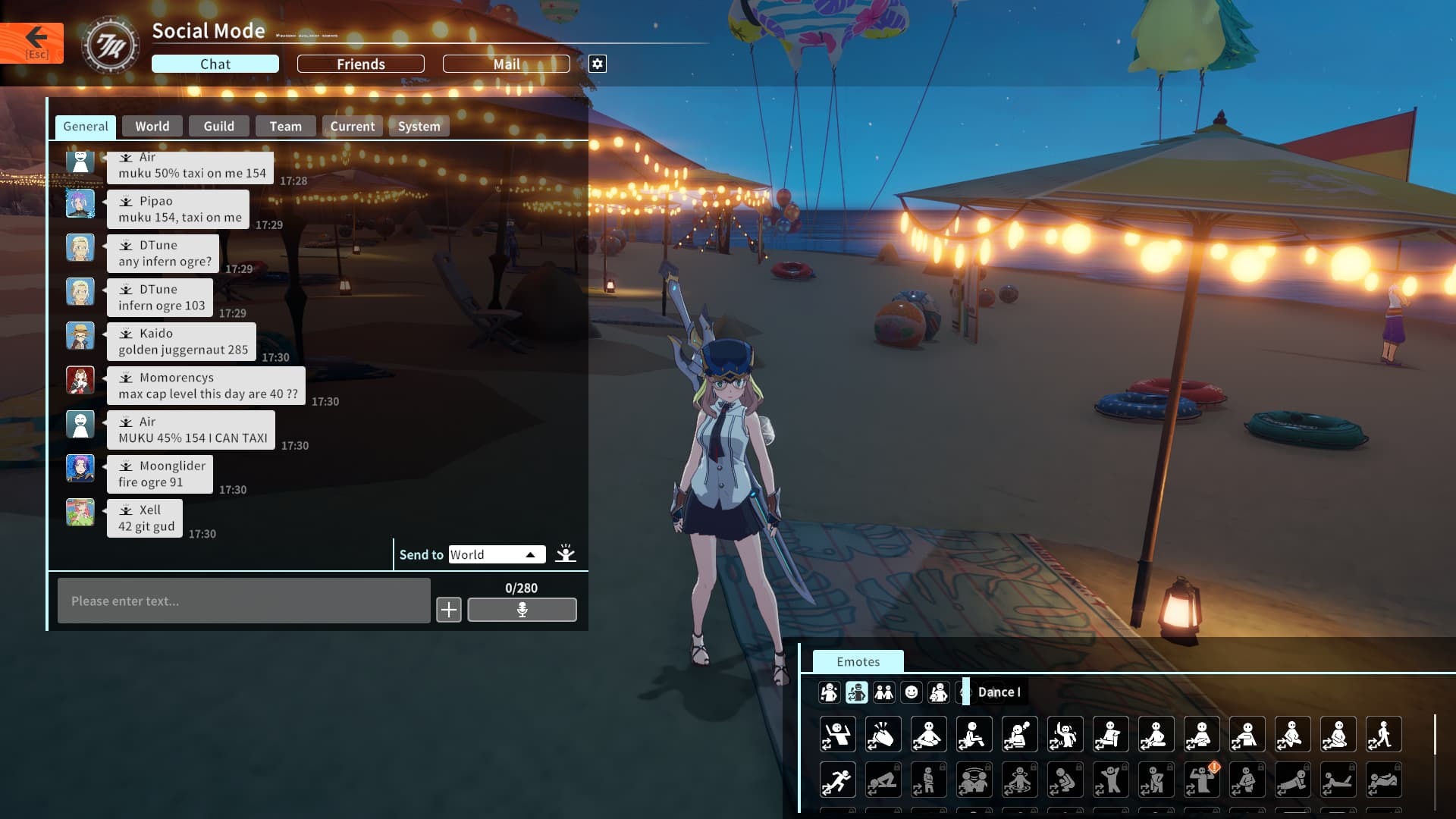Open the System messages tab
1456x819 pixels.
point(419,127)
